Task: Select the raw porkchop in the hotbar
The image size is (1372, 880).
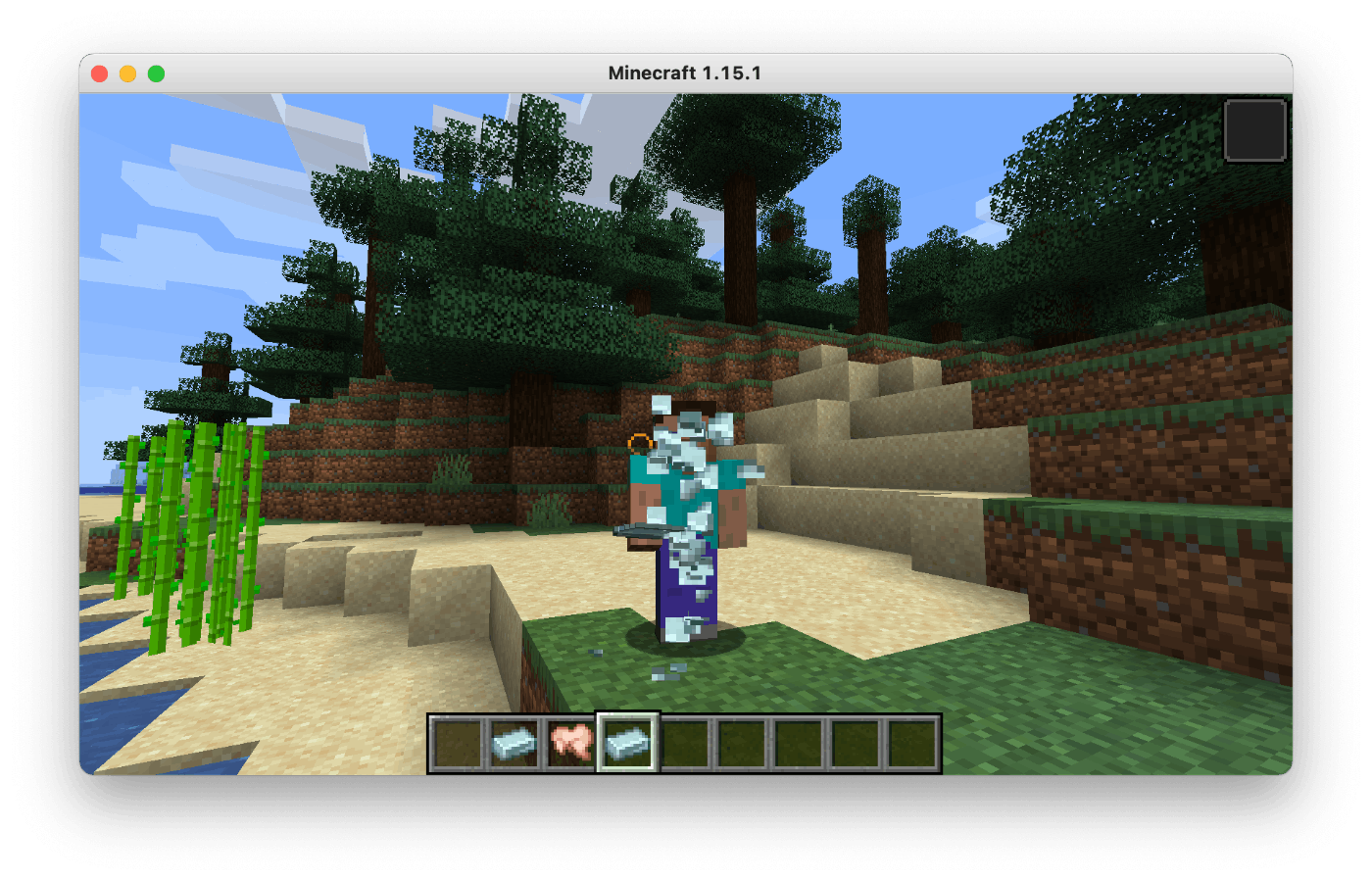Action: pyautogui.click(x=570, y=742)
